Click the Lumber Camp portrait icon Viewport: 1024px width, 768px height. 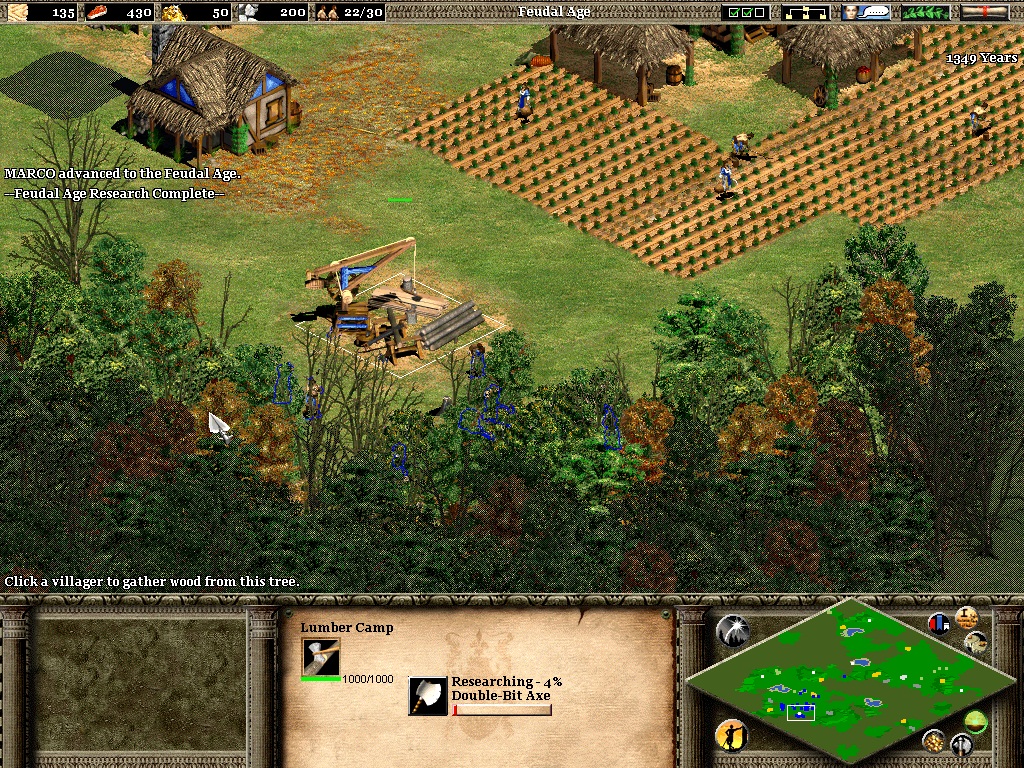pos(321,657)
